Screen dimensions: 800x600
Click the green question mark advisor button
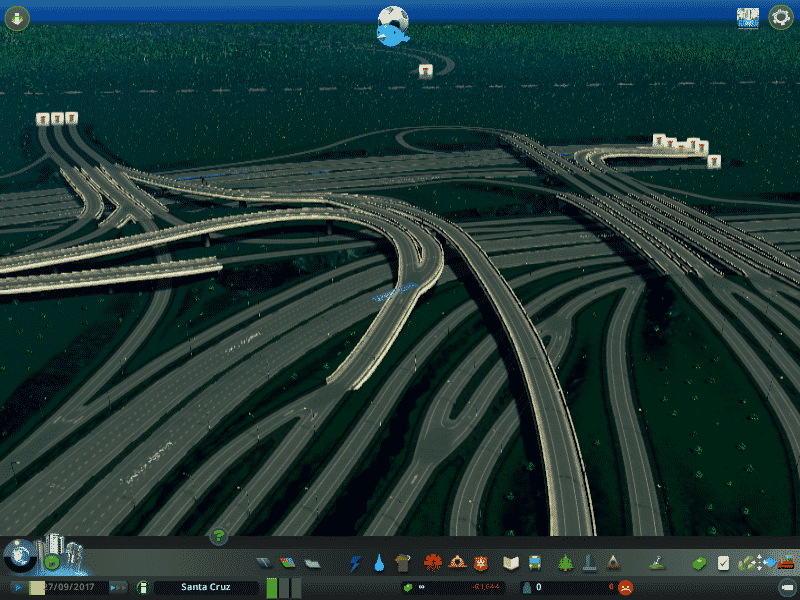pyautogui.click(x=217, y=537)
